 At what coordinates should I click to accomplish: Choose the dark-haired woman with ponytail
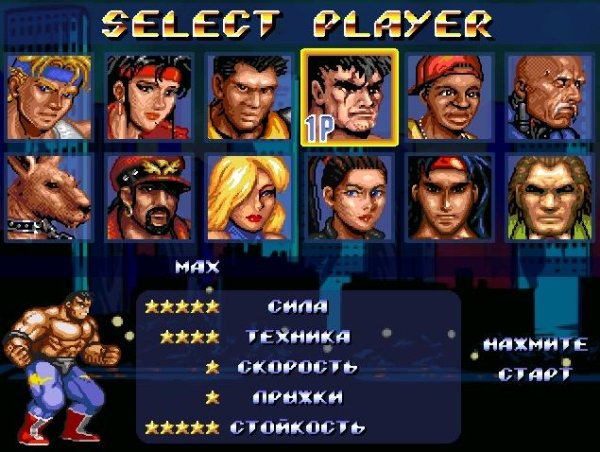[x=350, y=197]
